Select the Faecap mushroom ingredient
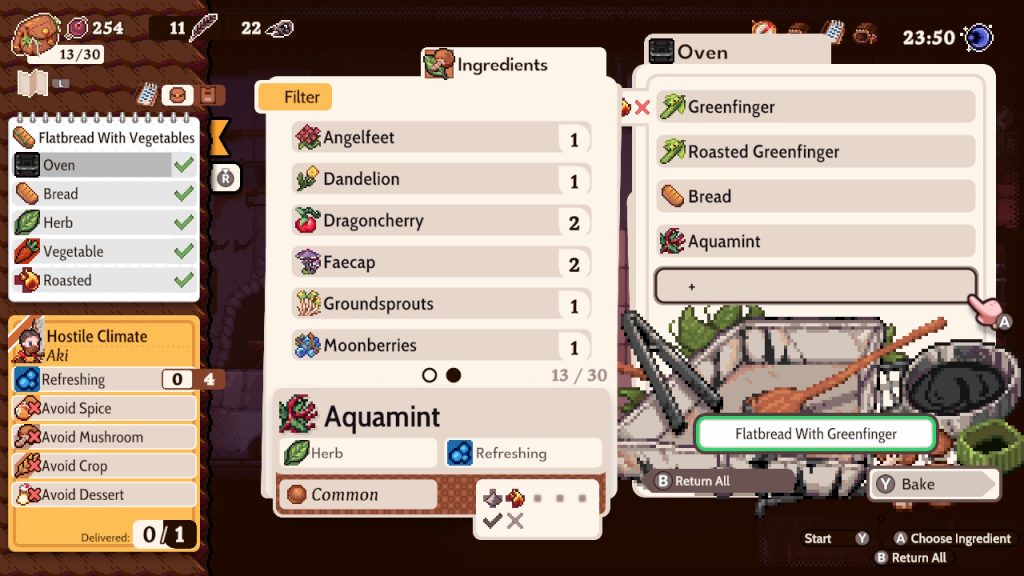The width and height of the screenshot is (1024, 576). [440, 263]
